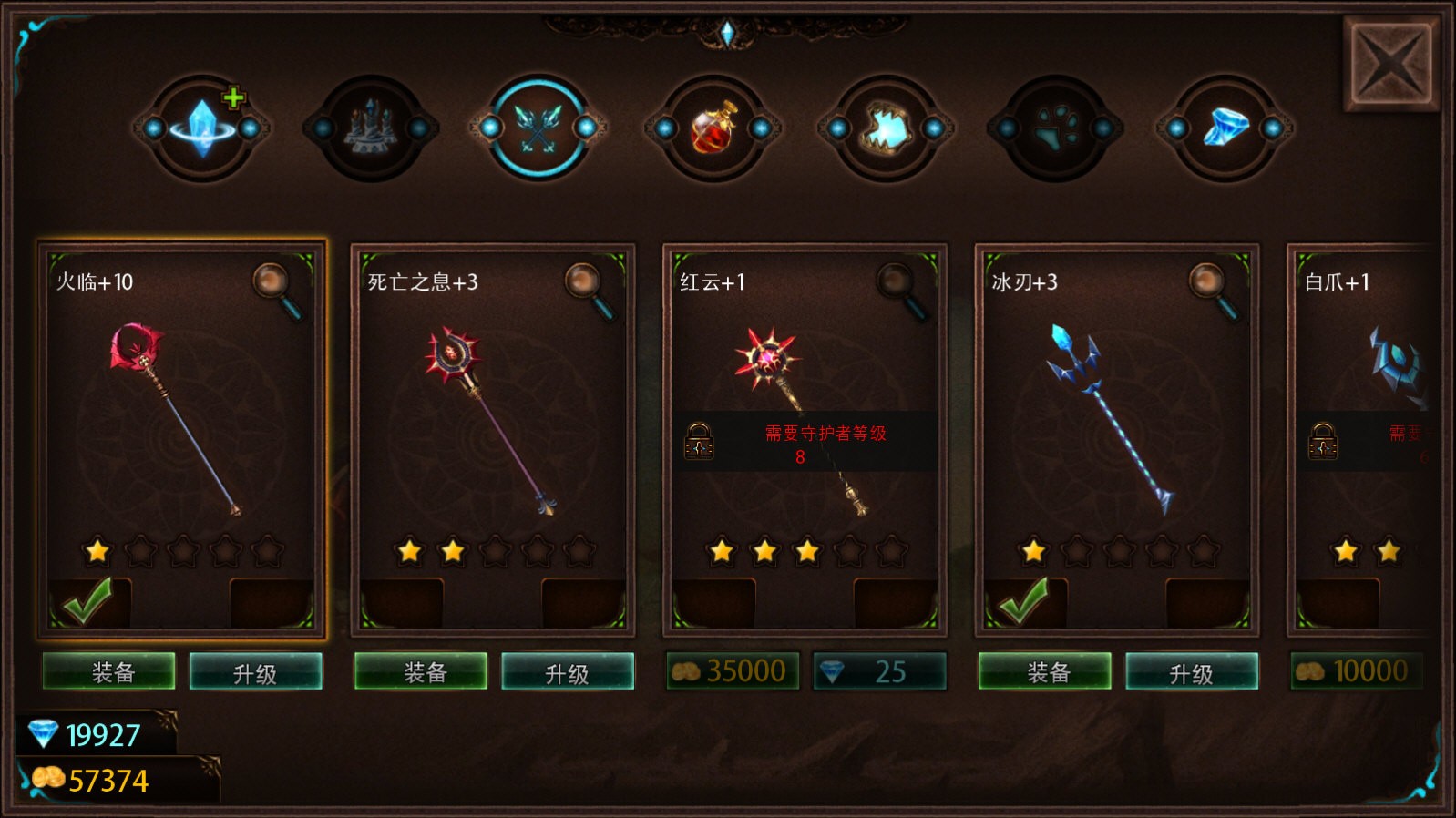The width and height of the screenshot is (1456, 818).
Task: Tick the empty selection box on 死亡之息+3
Action: 401,600
